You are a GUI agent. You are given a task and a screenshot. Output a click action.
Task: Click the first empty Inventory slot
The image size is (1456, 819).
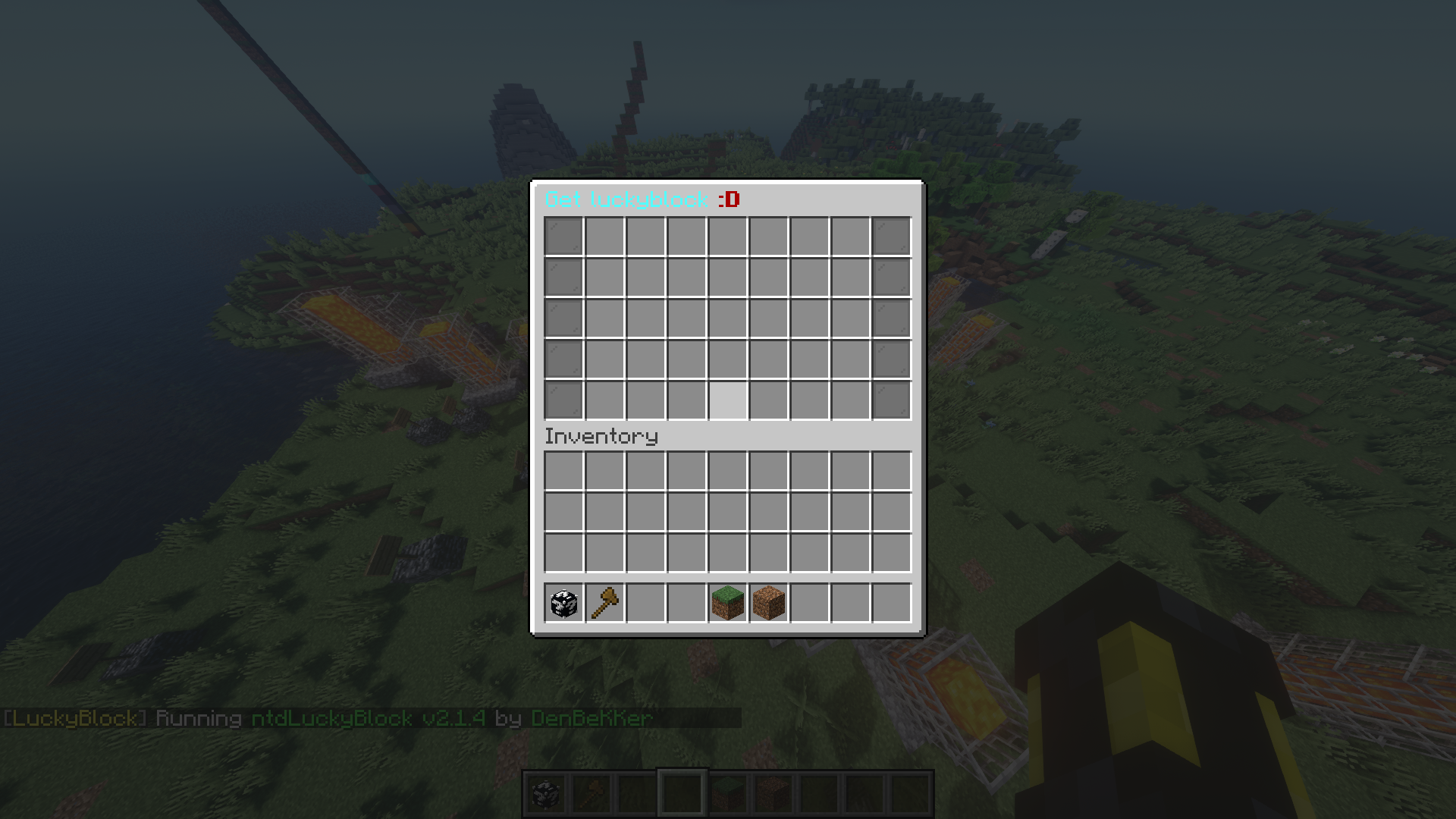pyautogui.click(x=562, y=471)
